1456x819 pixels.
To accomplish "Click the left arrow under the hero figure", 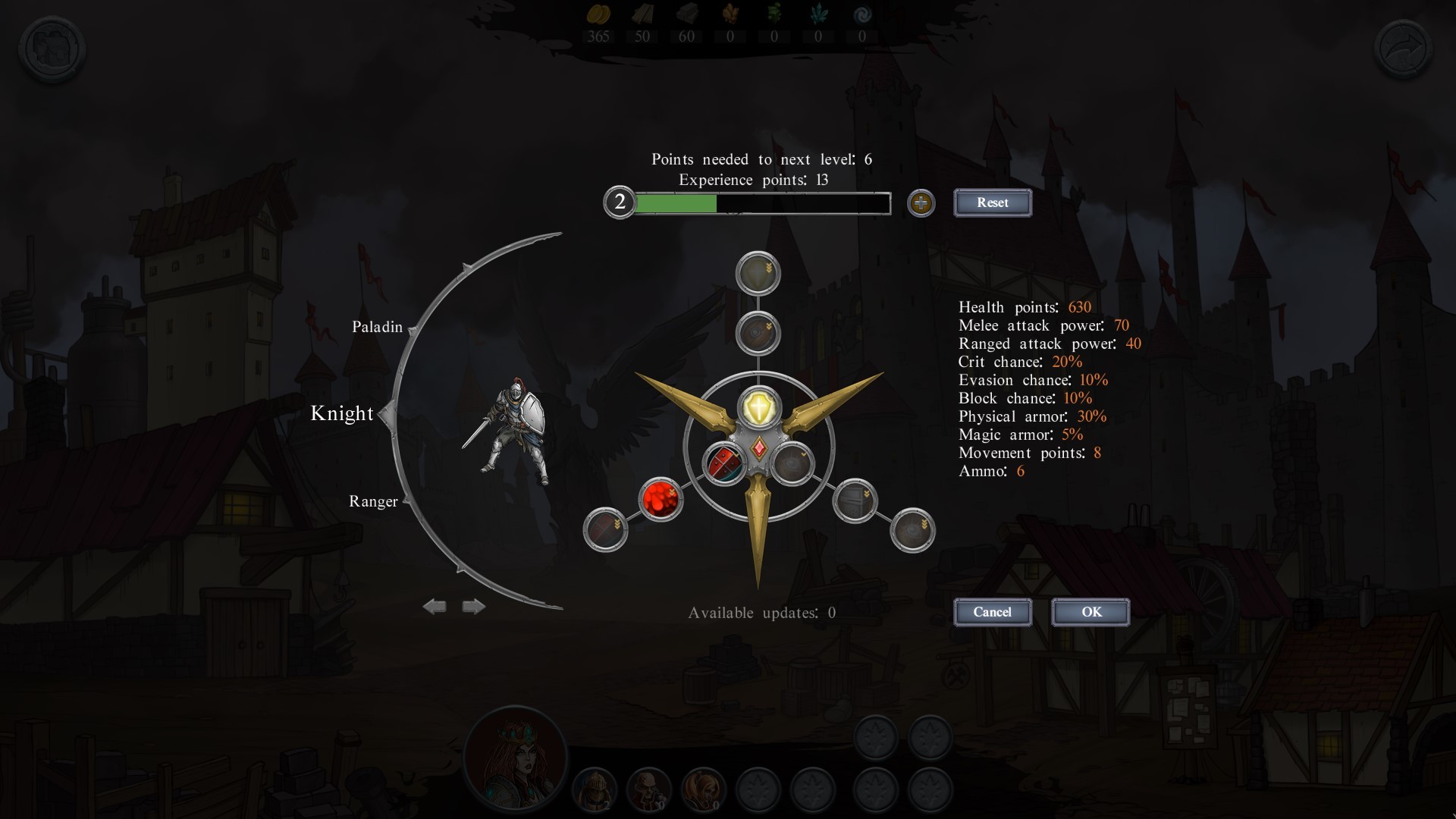I will tap(436, 605).
